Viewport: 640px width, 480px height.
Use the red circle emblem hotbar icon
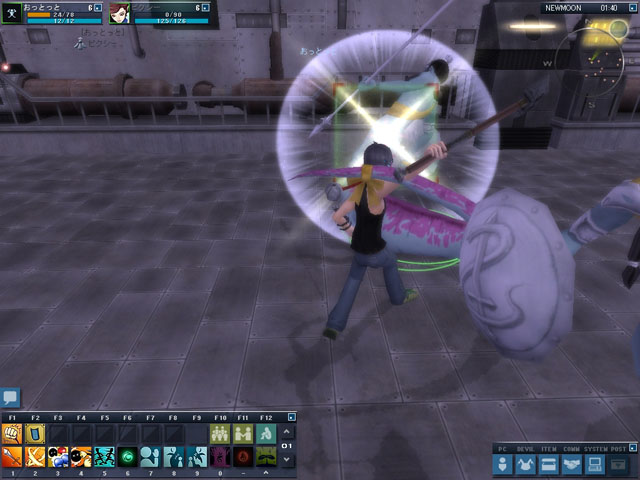coord(243,457)
